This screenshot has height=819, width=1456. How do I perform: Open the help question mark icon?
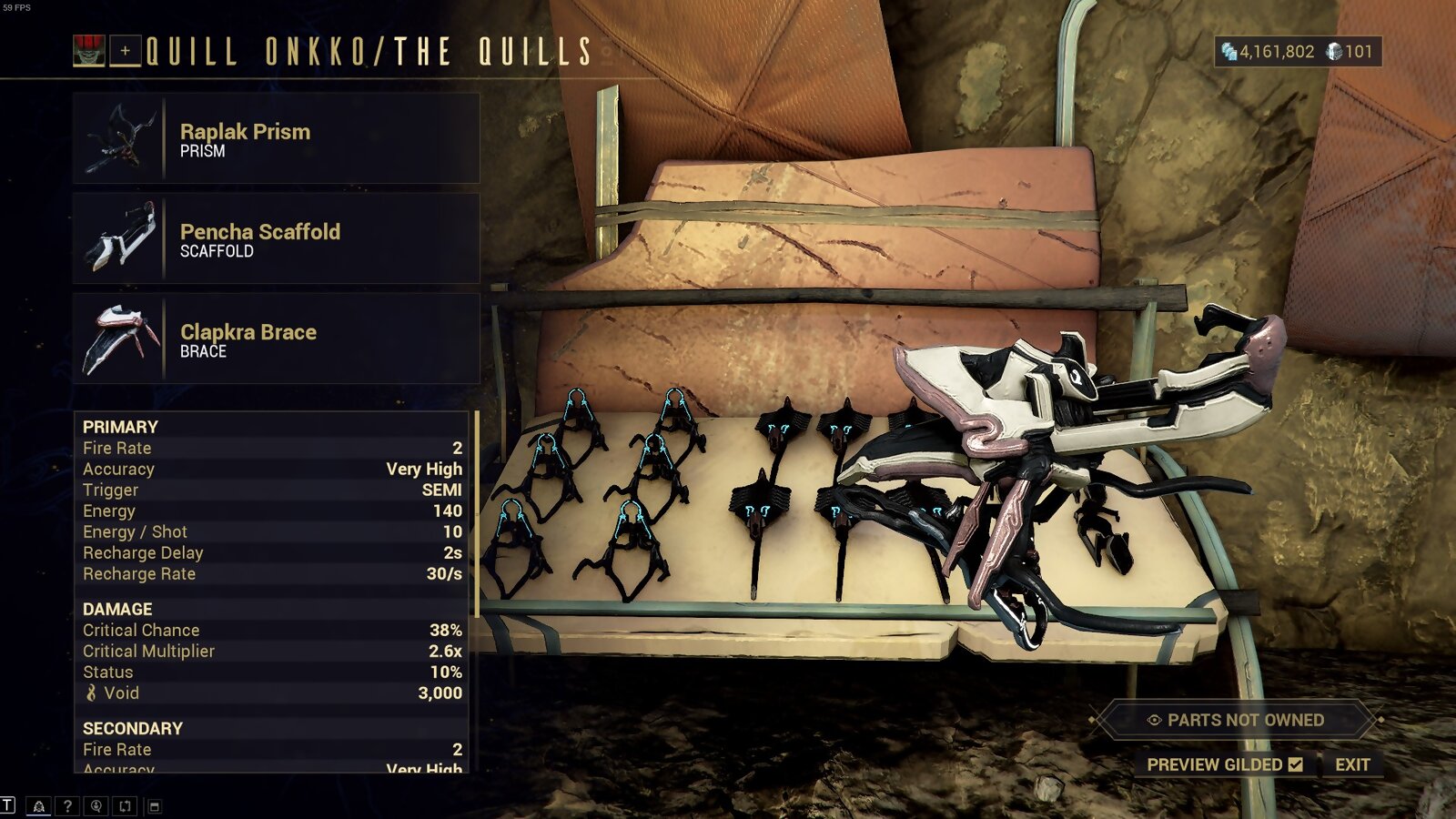click(66, 804)
